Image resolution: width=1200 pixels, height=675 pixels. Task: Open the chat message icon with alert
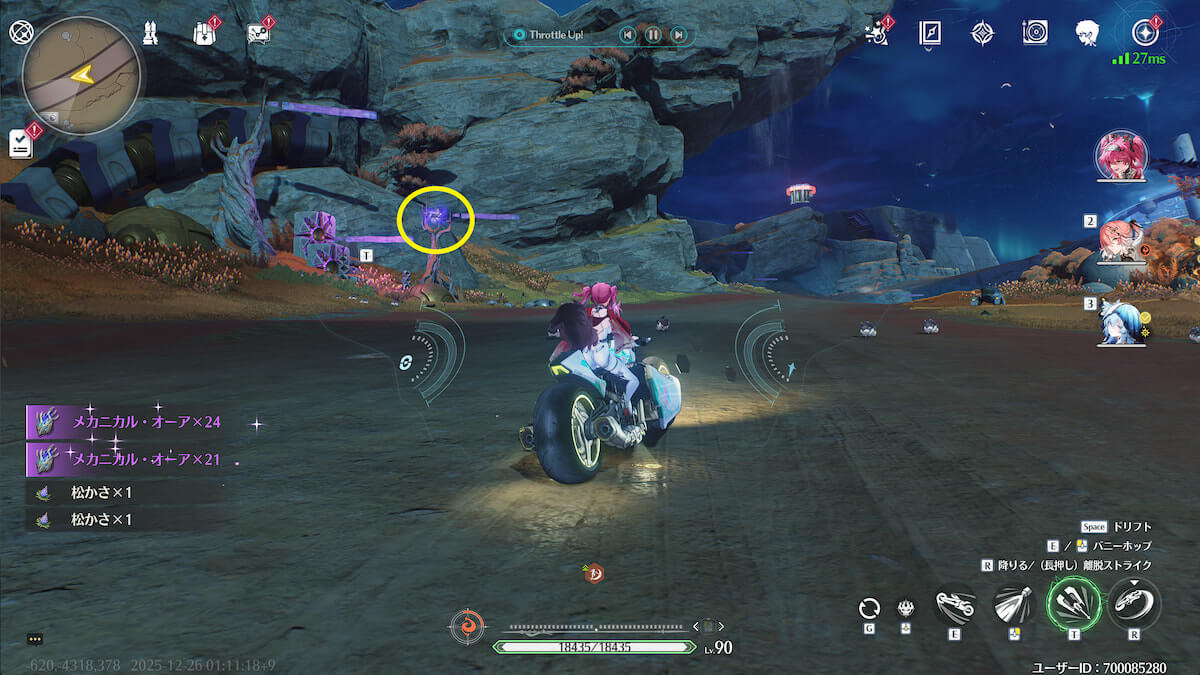pyautogui.click(x=258, y=33)
